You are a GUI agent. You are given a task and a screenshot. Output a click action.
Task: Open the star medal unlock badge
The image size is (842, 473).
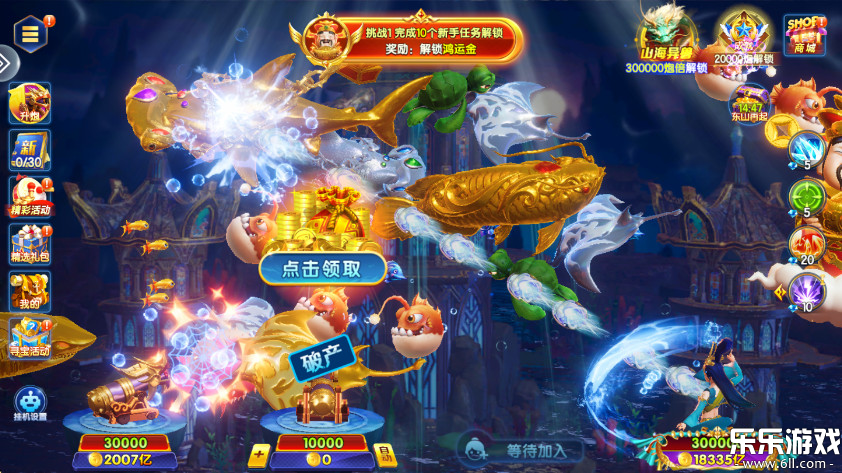click(x=740, y=40)
